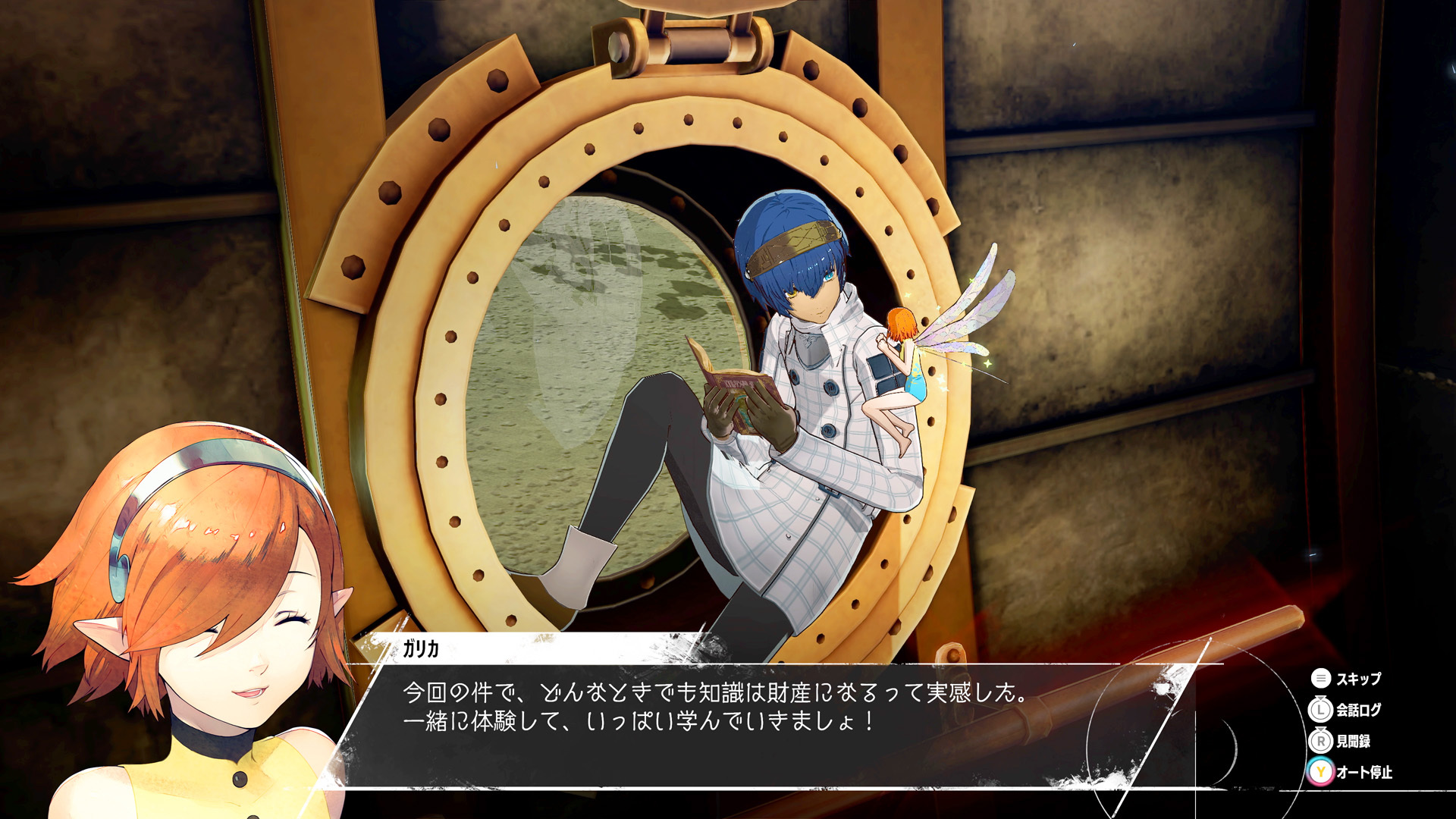The image size is (1456, 819).
Task: Click the three-line スキップ (Skip) icon
Action: (x=1322, y=678)
